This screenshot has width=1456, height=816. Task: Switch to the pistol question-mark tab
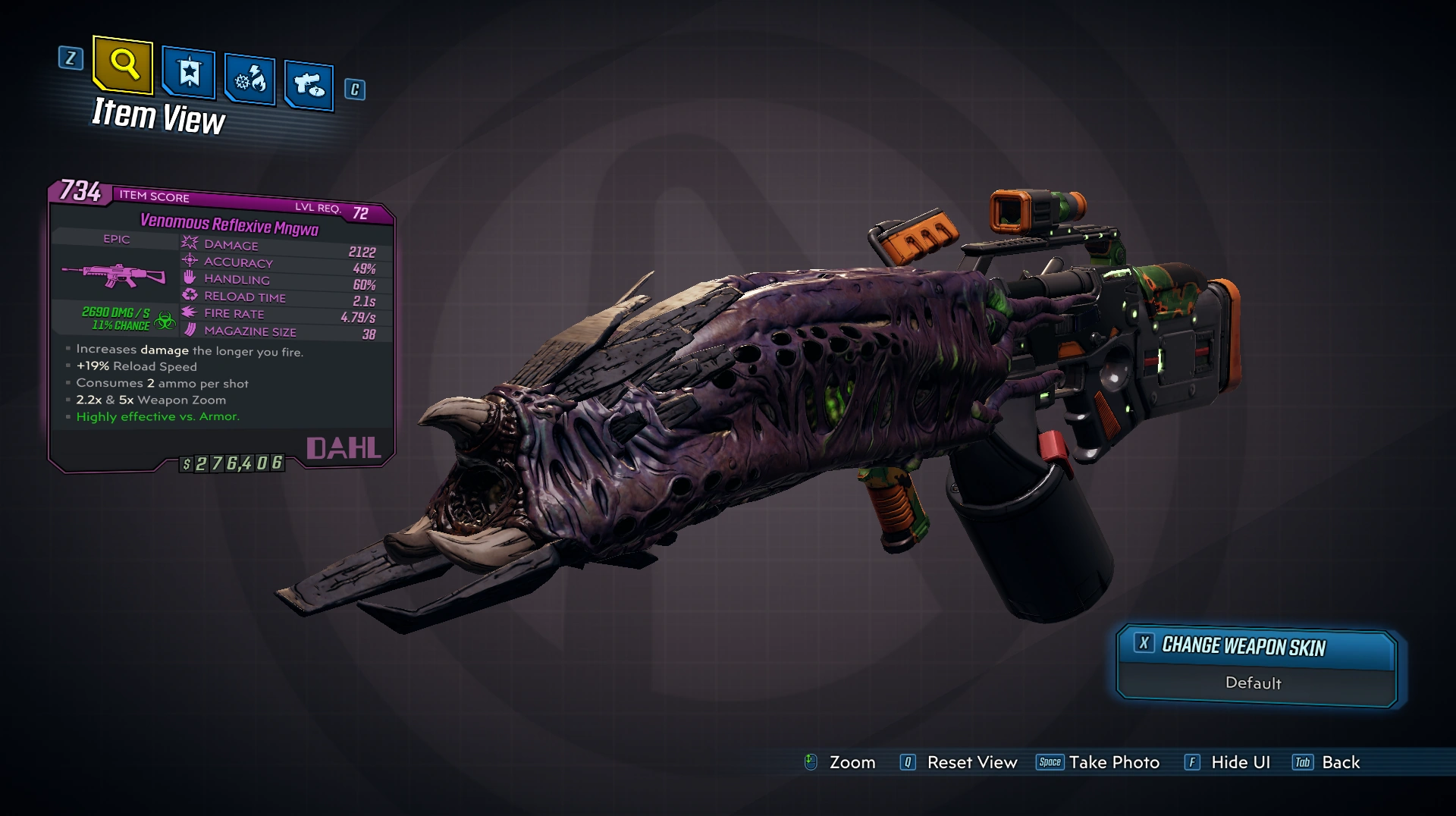pos(309,84)
